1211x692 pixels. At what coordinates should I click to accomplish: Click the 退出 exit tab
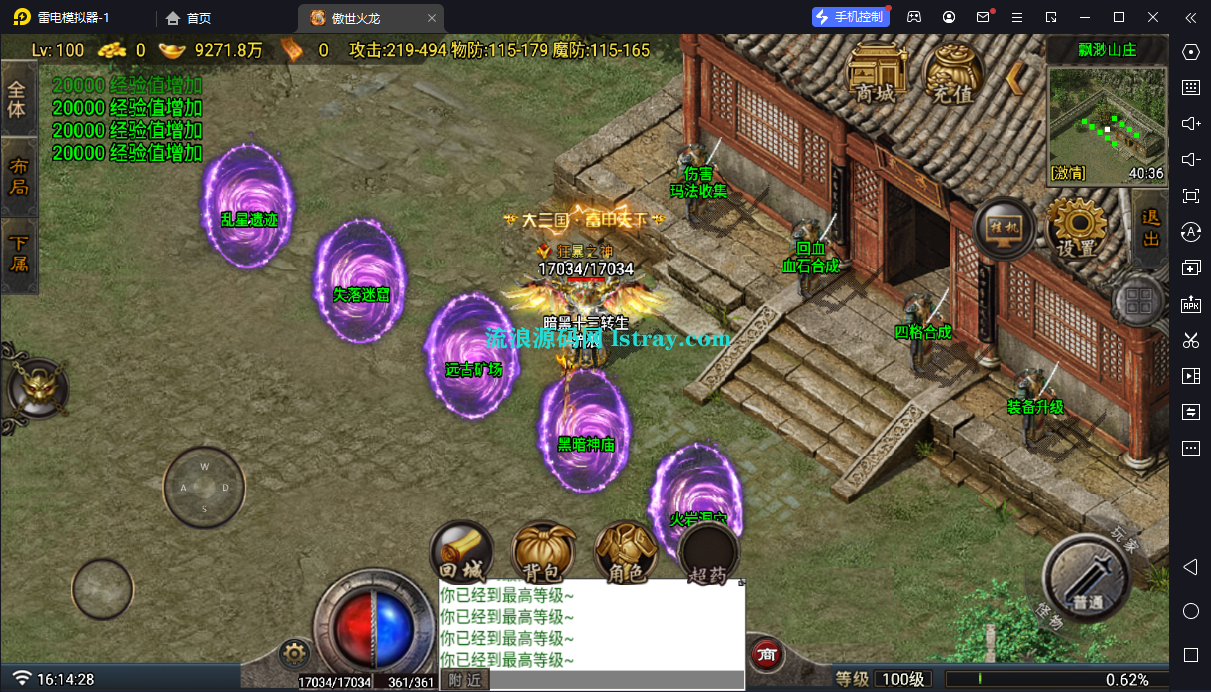pos(1151,228)
